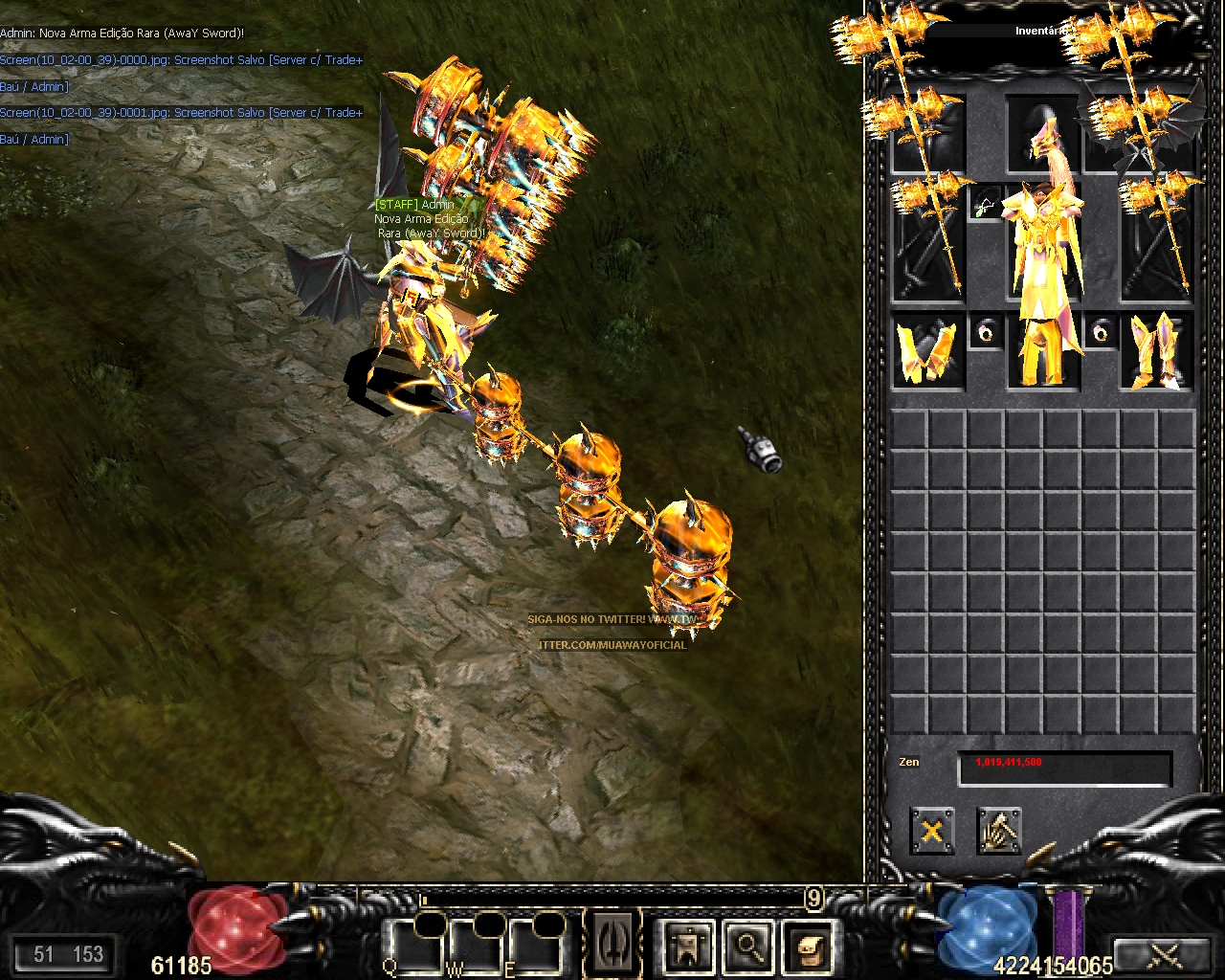Viewport: 1225px width, 980px height.
Task: Click the left ring equipment slot
Action: [x=985, y=332]
